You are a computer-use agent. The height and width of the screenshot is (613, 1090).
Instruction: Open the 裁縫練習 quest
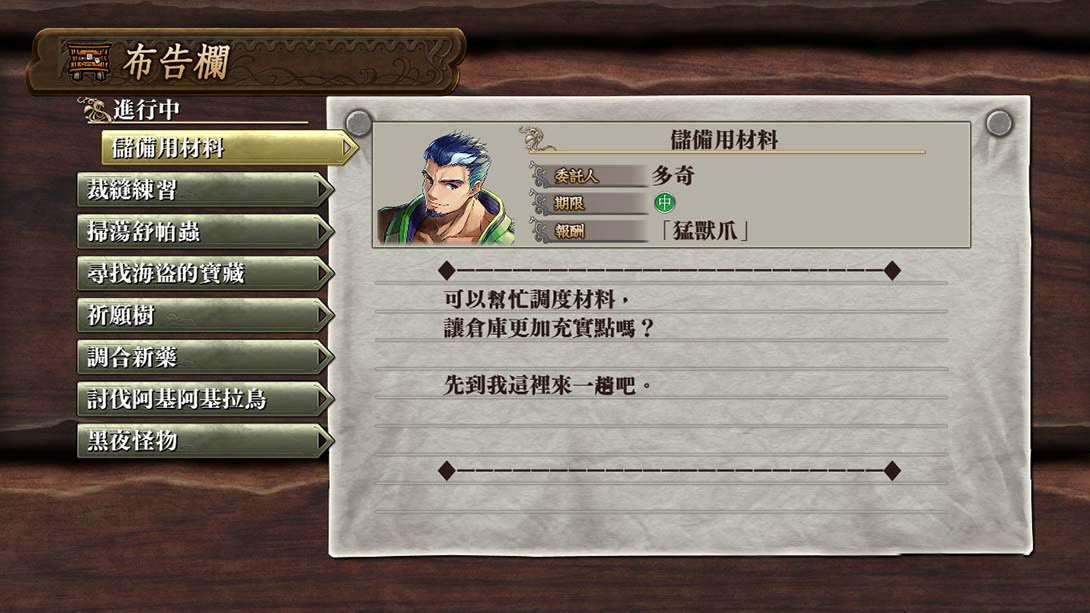click(x=205, y=190)
